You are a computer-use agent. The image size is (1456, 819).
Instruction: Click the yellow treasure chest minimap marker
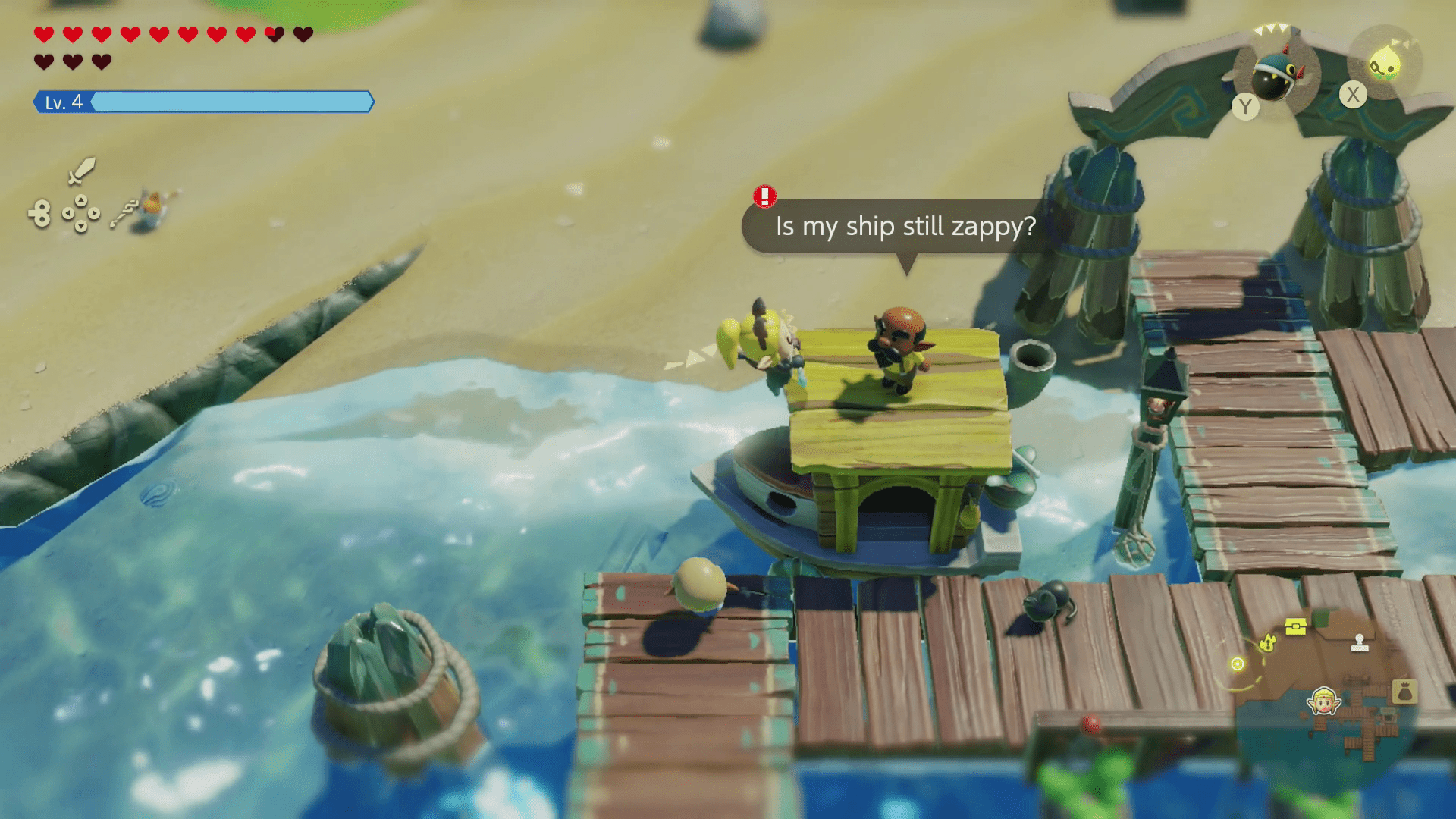[1296, 626]
